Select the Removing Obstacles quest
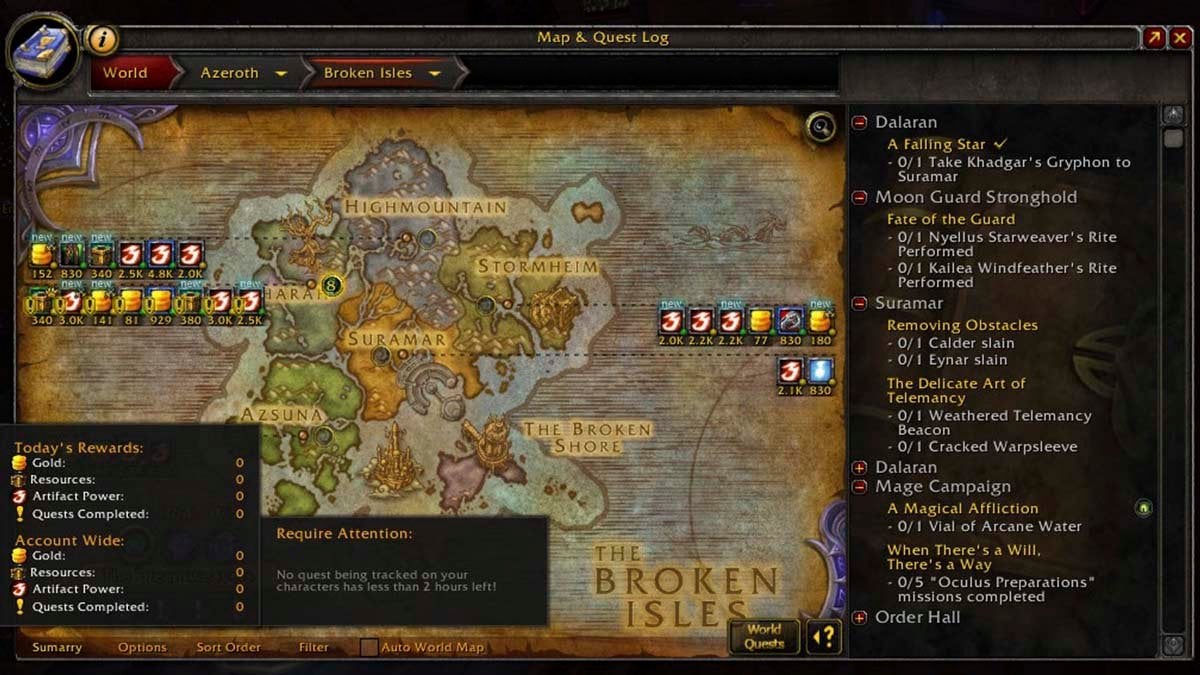 [962, 325]
